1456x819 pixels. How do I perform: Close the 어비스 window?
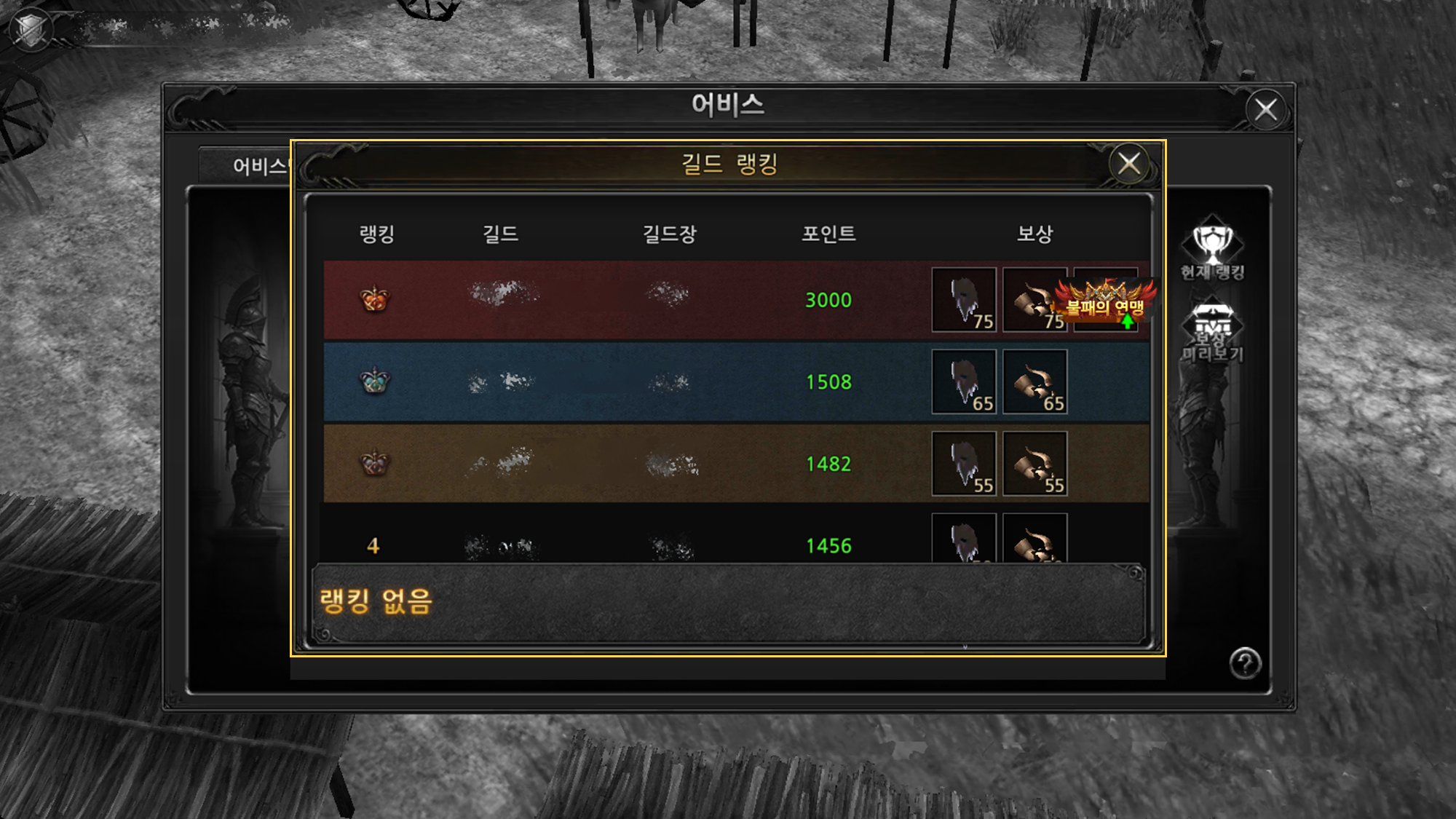(x=1266, y=110)
